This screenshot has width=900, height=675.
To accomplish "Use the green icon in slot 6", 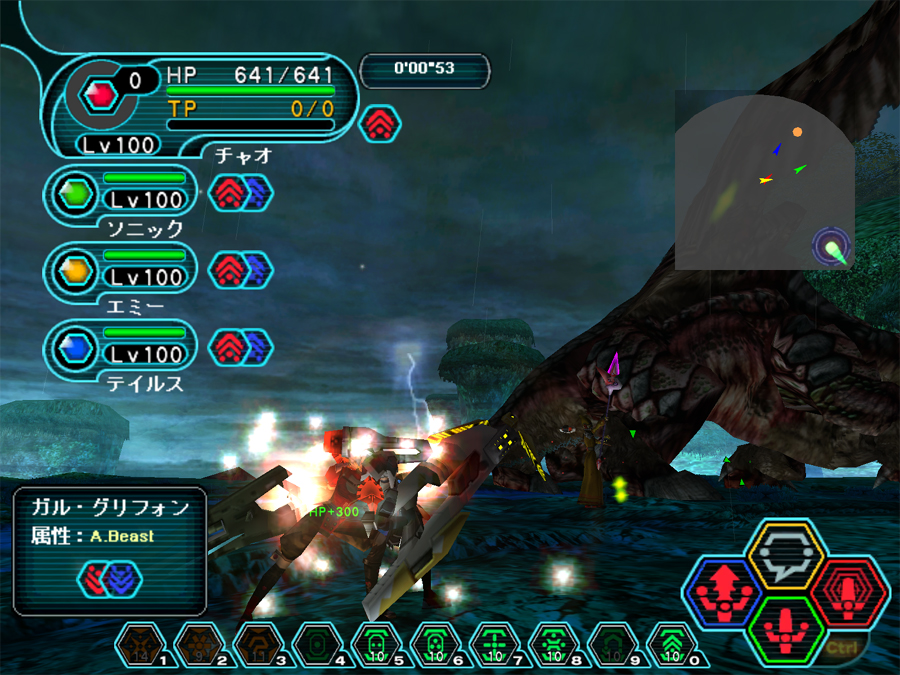I will click(435, 646).
